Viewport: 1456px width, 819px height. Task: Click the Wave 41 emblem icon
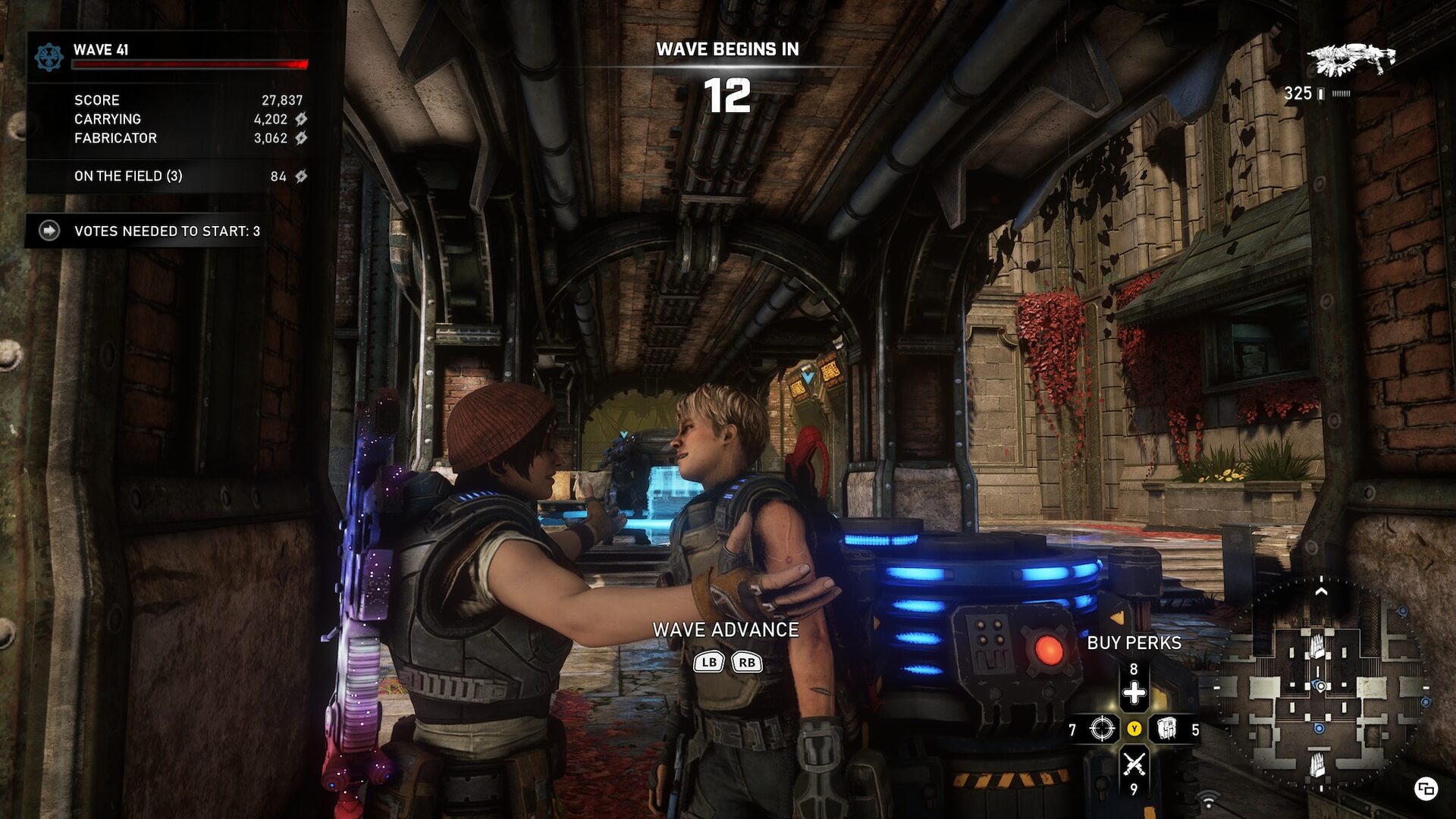click(49, 58)
